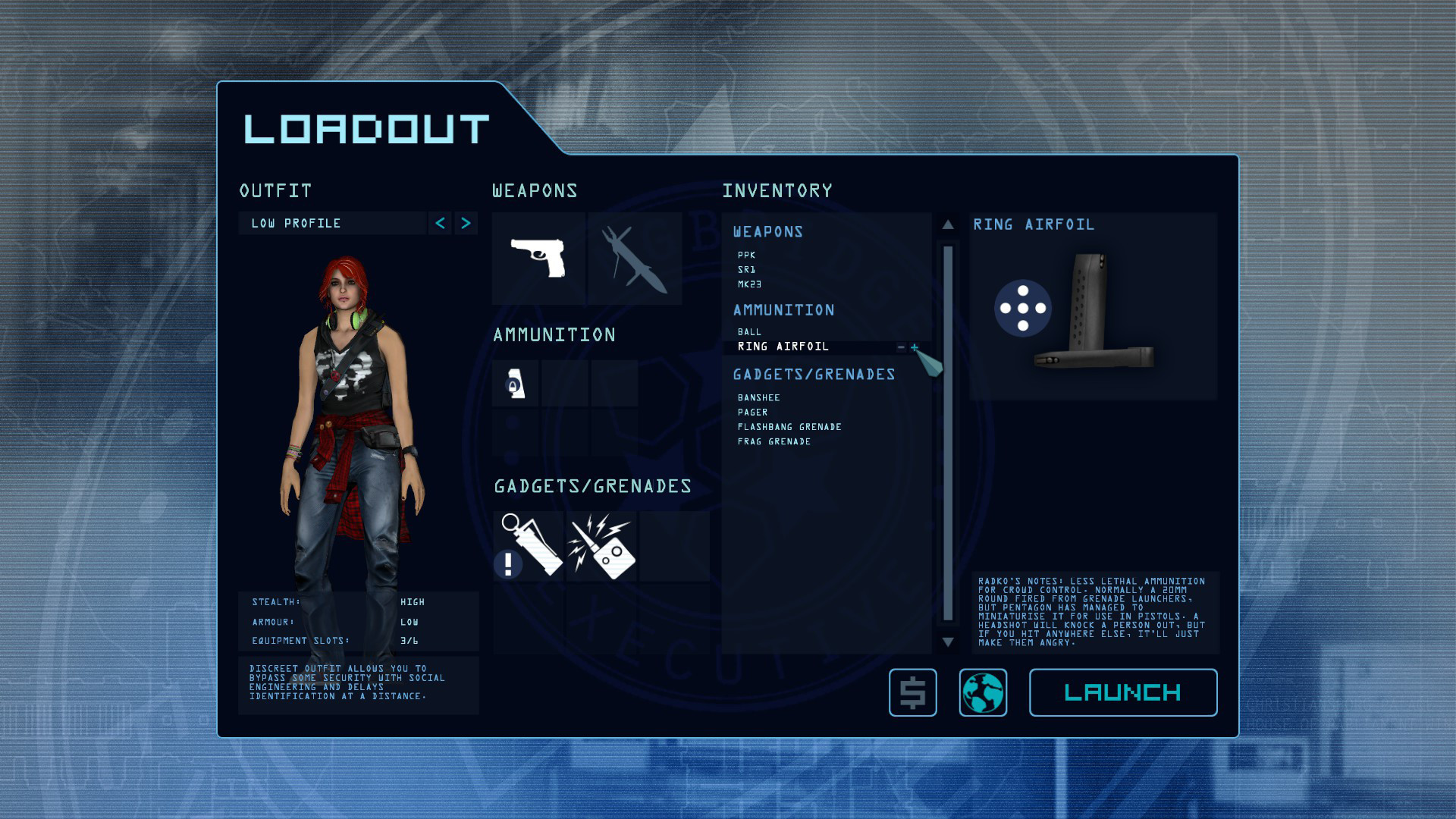Open the dollar sign shop button
The height and width of the screenshot is (819, 1456).
(x=912, y=692)
